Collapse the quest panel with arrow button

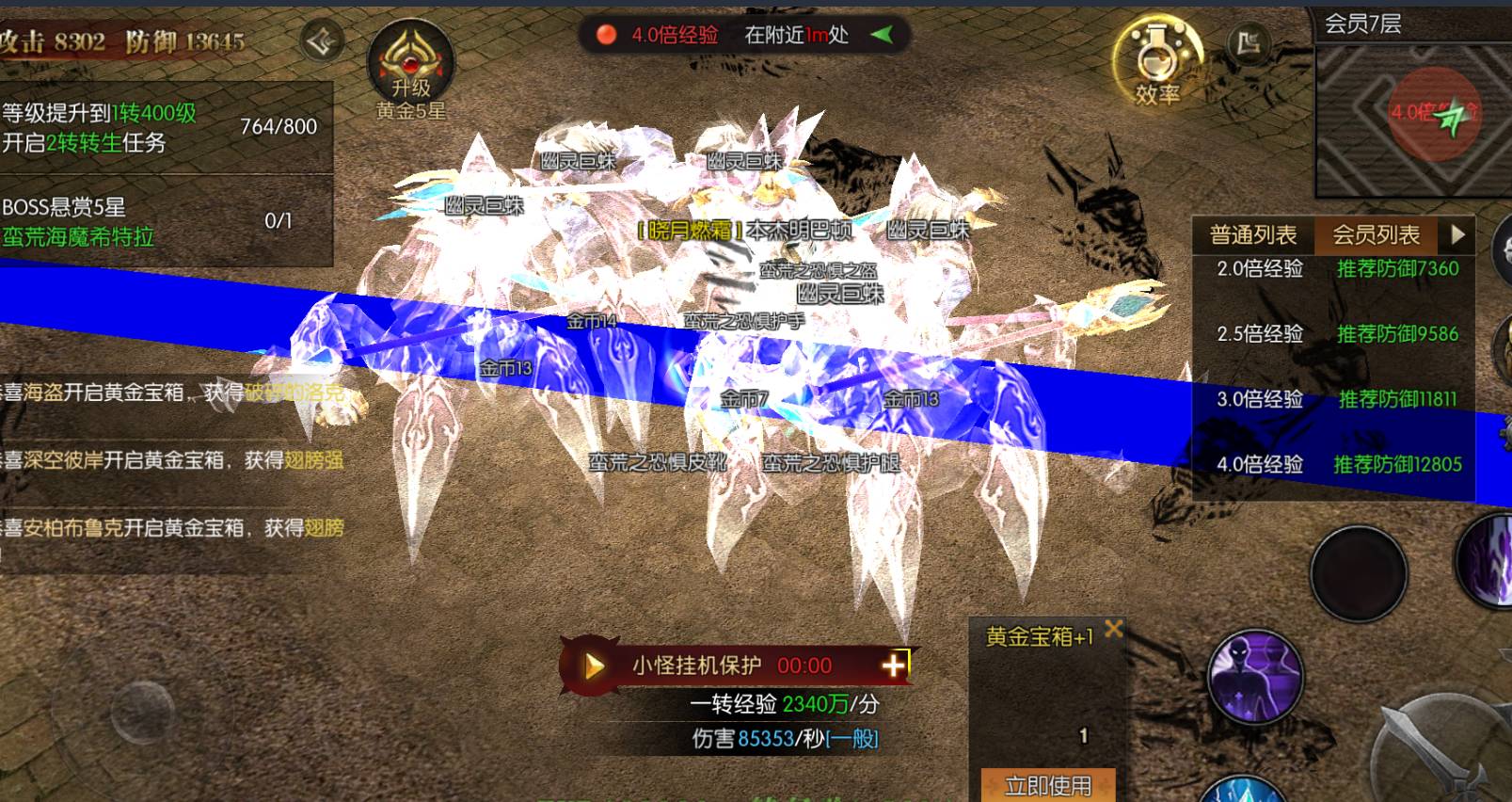321,41
